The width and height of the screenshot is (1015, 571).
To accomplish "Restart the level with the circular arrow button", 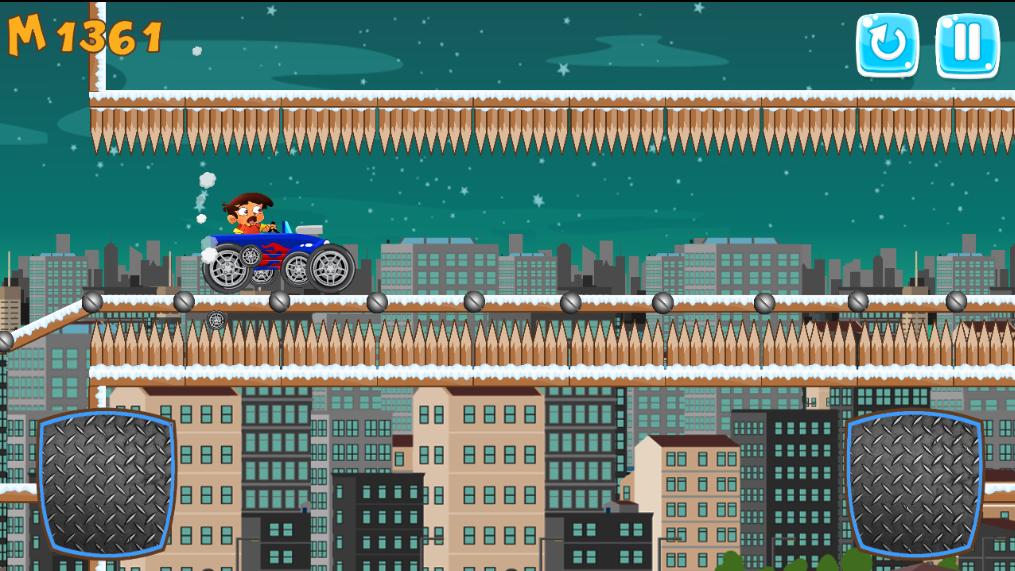I will 887,45.
